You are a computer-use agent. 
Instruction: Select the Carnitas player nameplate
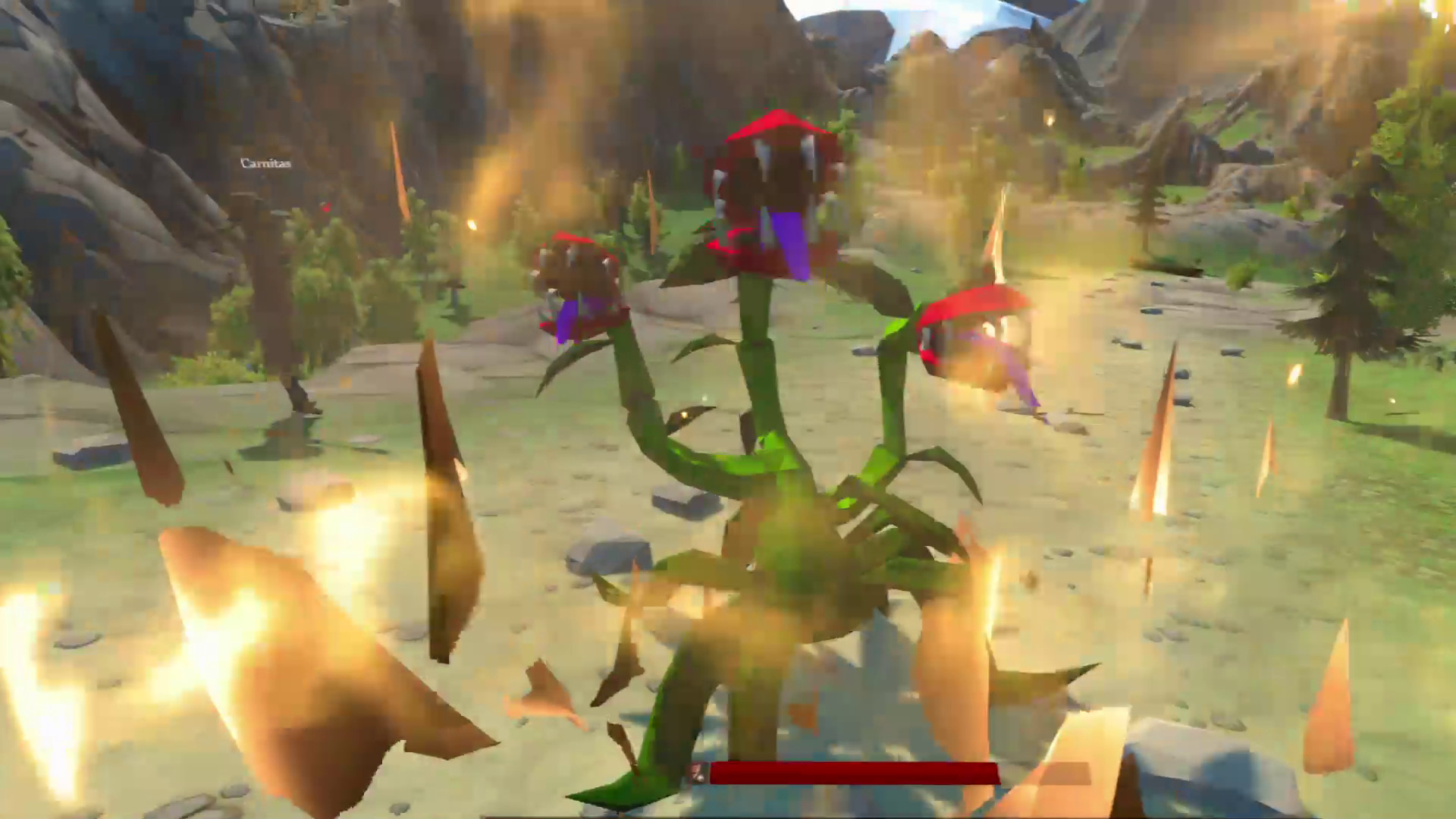(267, 163)
